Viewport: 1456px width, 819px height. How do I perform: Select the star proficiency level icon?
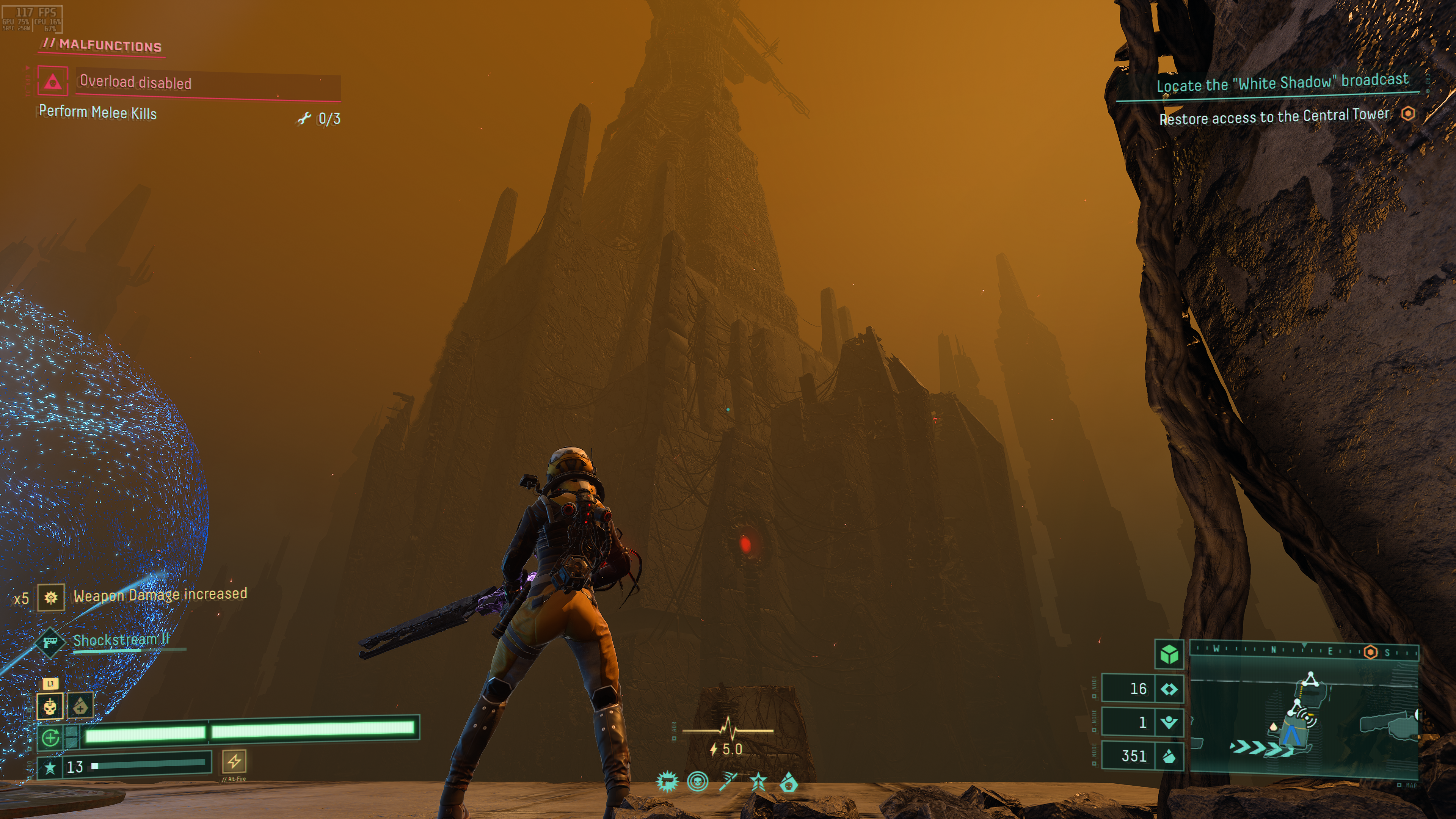click(x=50, y=767)
